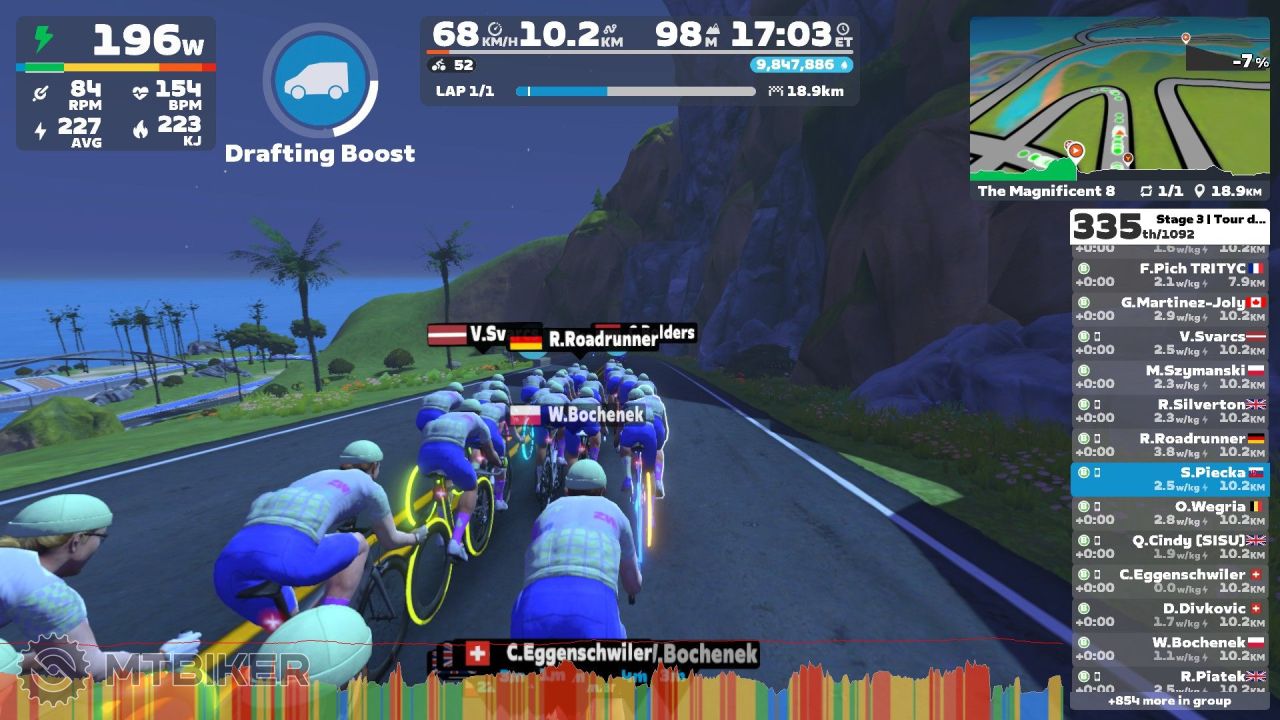Click the 196w power panel
The height and width of the screenshot is (720, 1280).
[x=116, y=83]
